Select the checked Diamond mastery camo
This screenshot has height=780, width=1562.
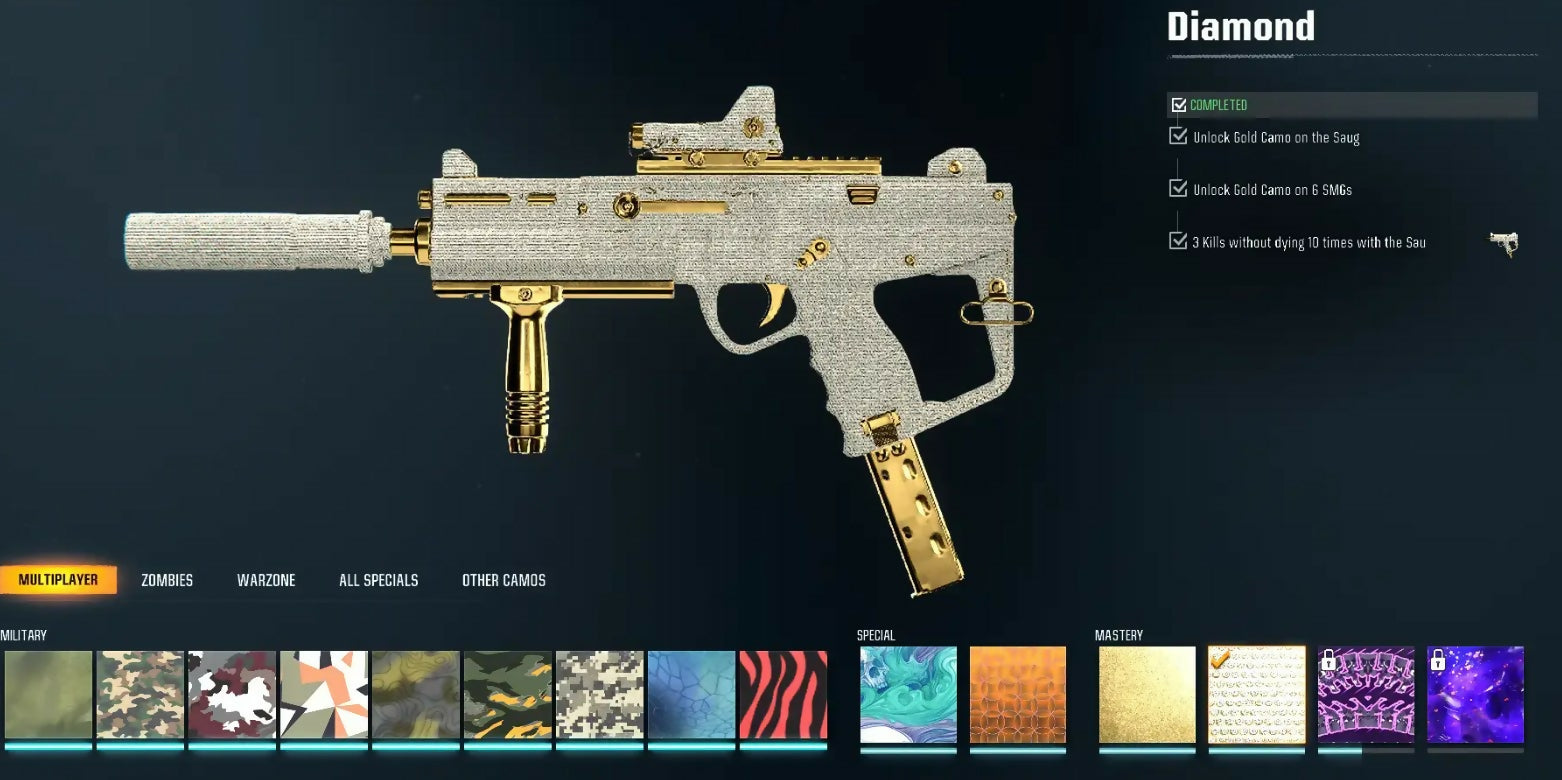click(x=1257, y=695)
